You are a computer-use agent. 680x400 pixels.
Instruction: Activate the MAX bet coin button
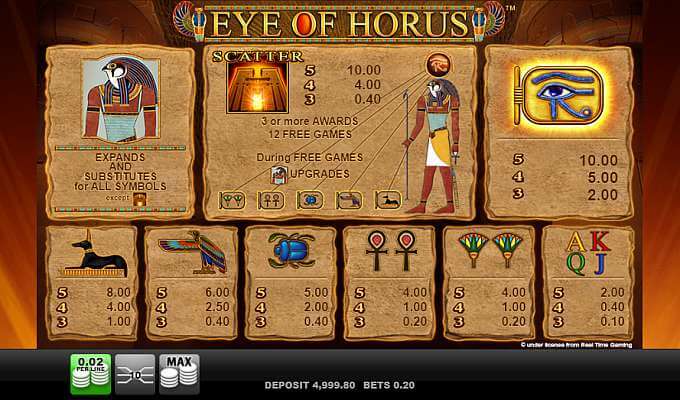tap(181, 373)
